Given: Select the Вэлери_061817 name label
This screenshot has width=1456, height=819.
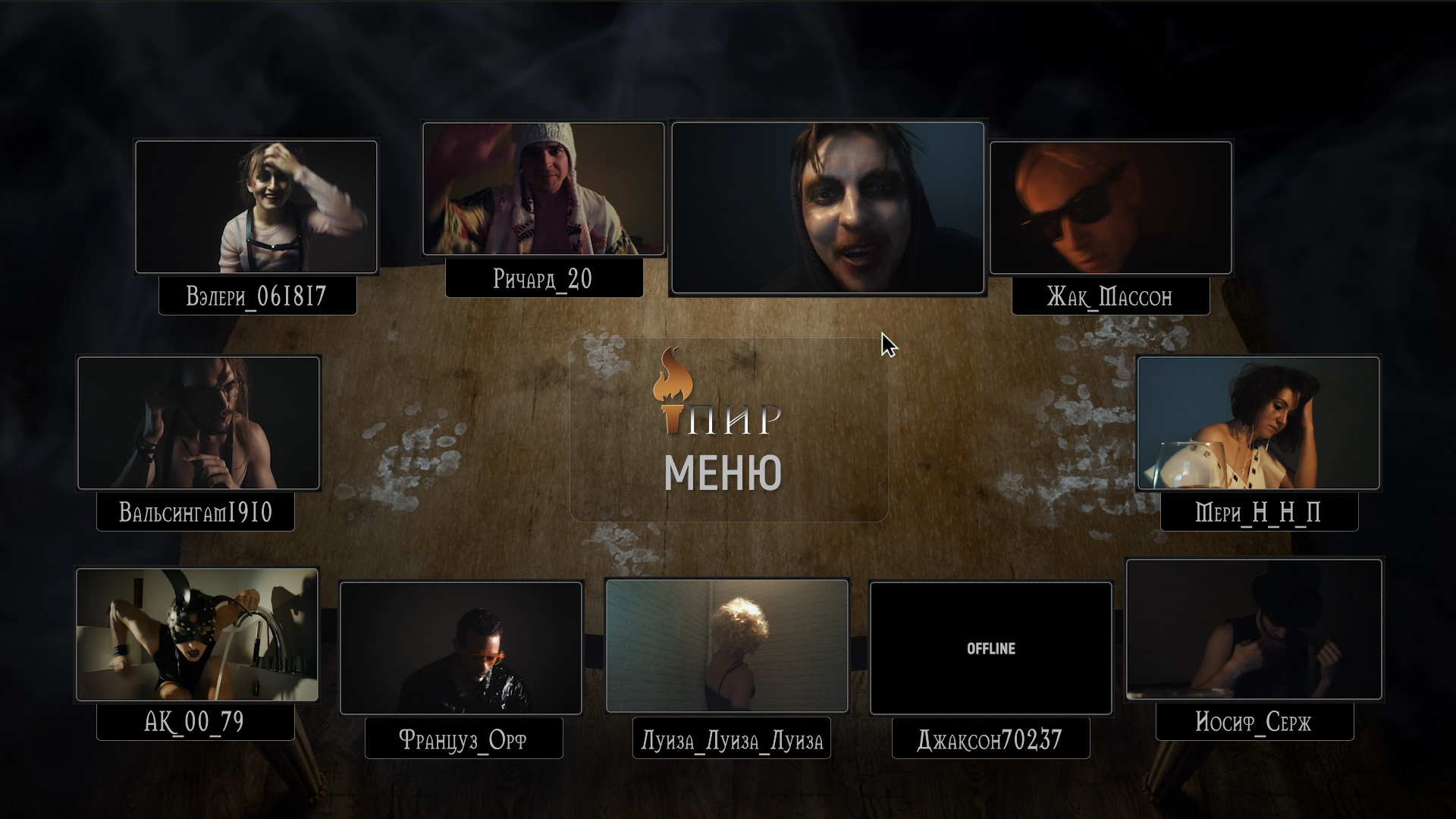Looking at the screenshot, I should point(257,296).
